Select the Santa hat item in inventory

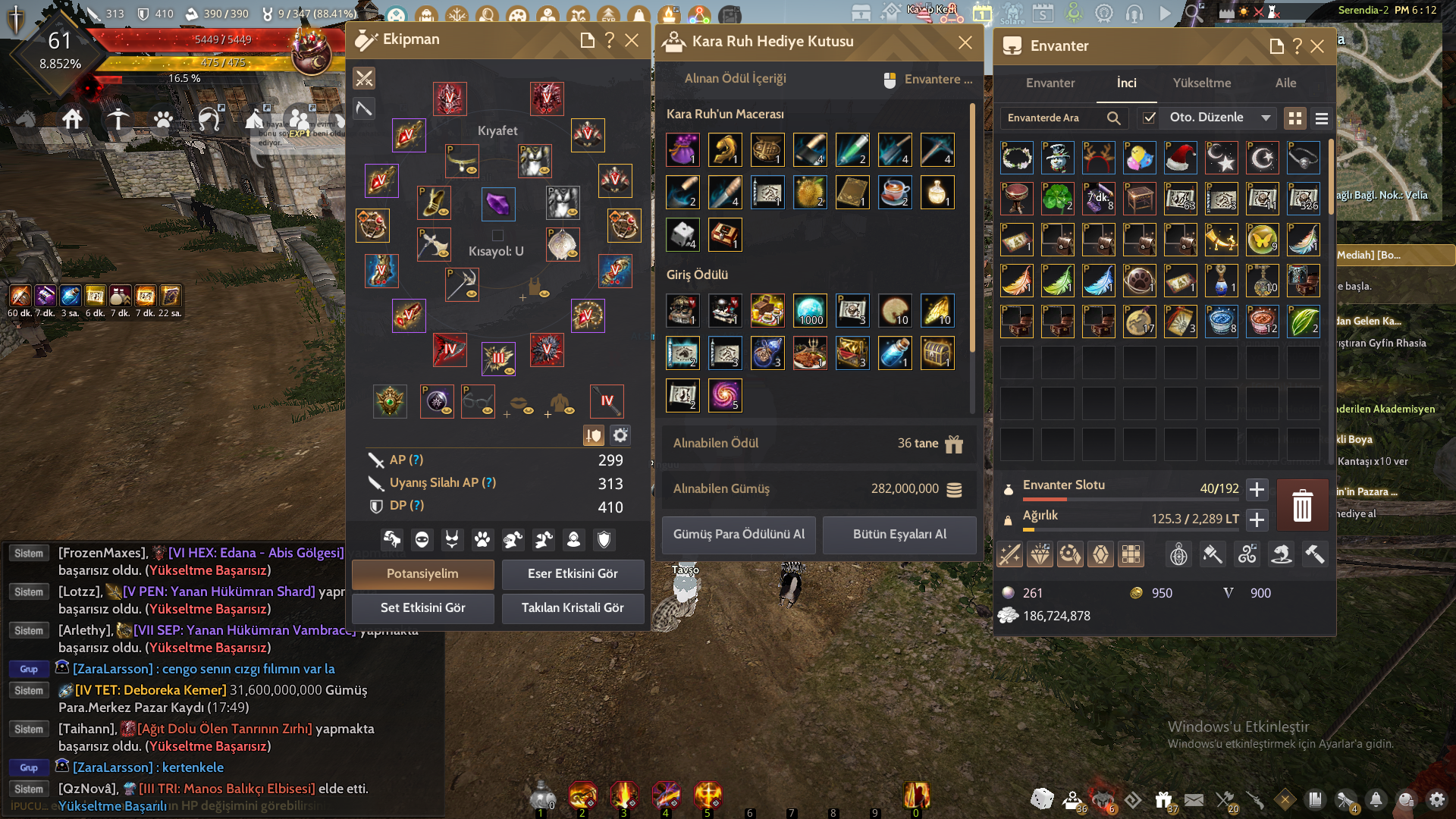[x=1181, y=158]
